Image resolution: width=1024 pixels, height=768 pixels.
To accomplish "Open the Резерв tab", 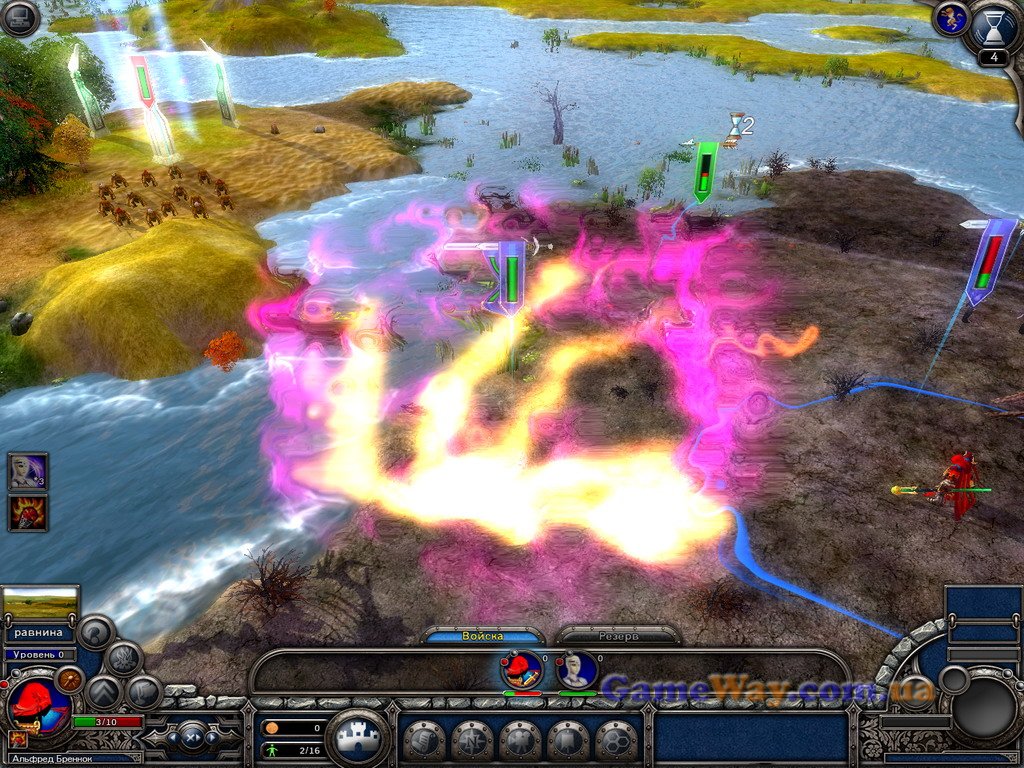I will coord(617,636).
